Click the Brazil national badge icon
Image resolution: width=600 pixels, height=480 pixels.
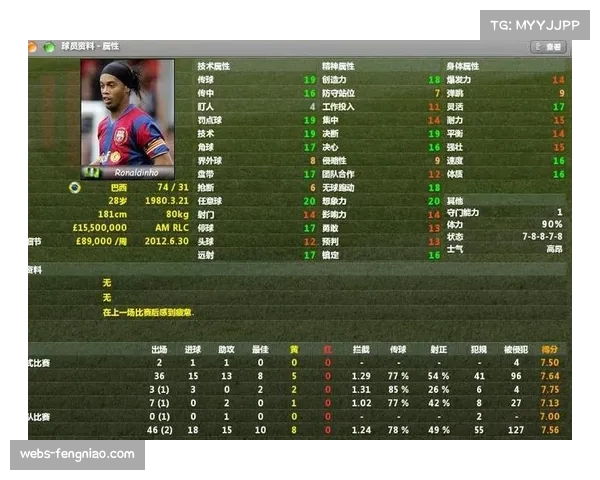point(74,187)
